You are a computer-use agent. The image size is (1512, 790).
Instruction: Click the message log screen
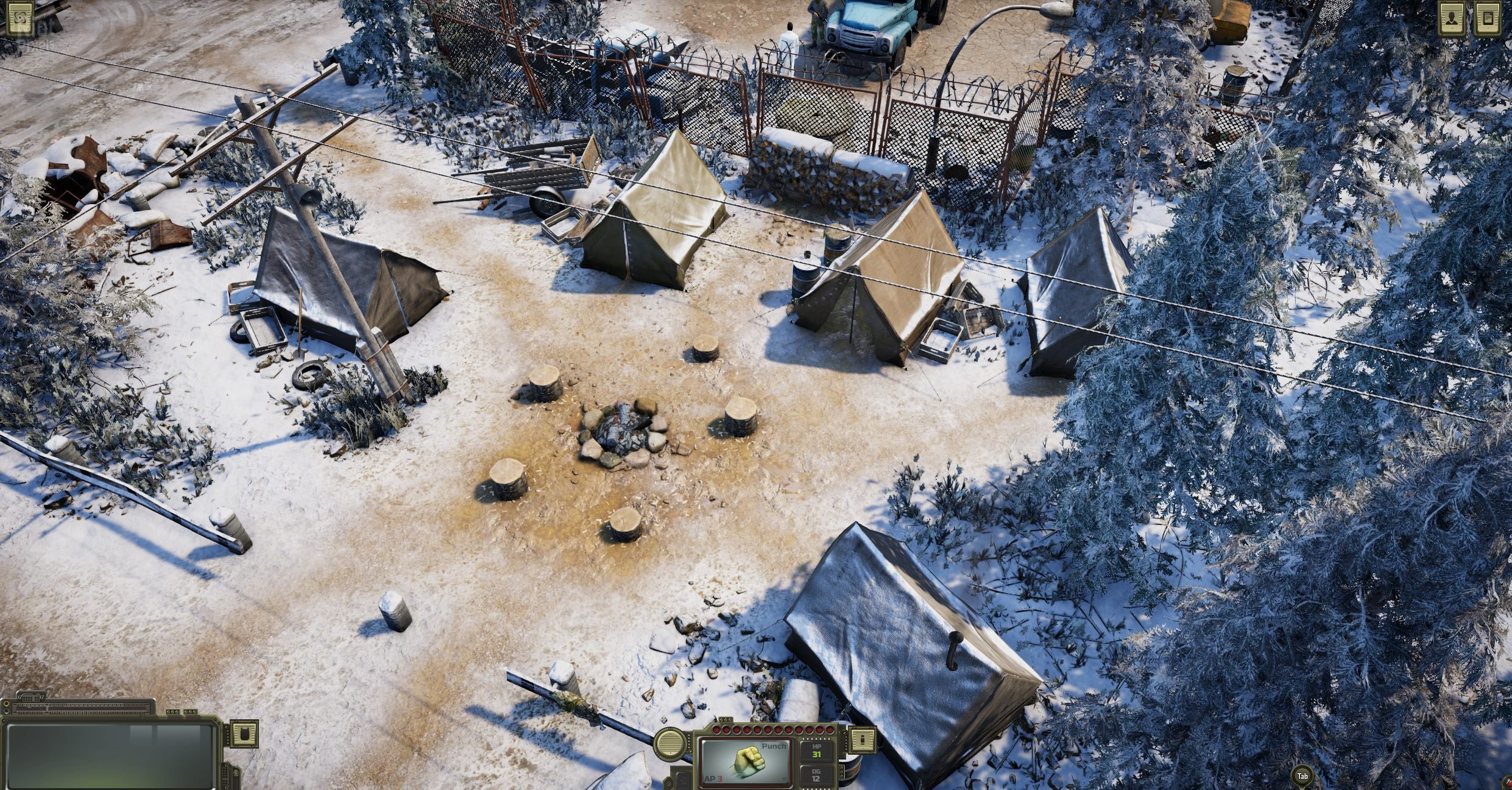pyautogui.click(x=113, y=755)
